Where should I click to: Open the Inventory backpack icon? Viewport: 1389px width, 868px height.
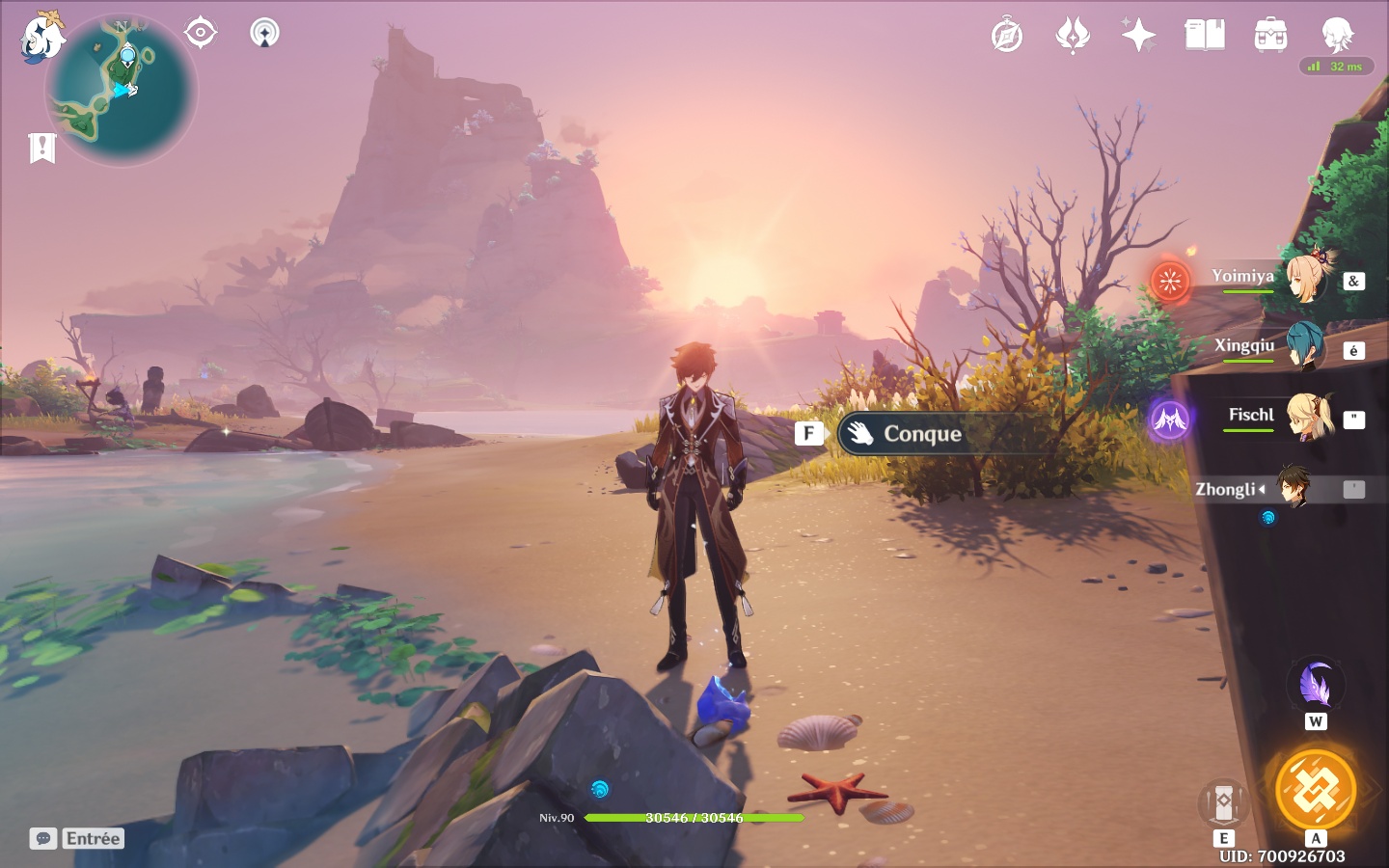click(x=1270, y=36)
